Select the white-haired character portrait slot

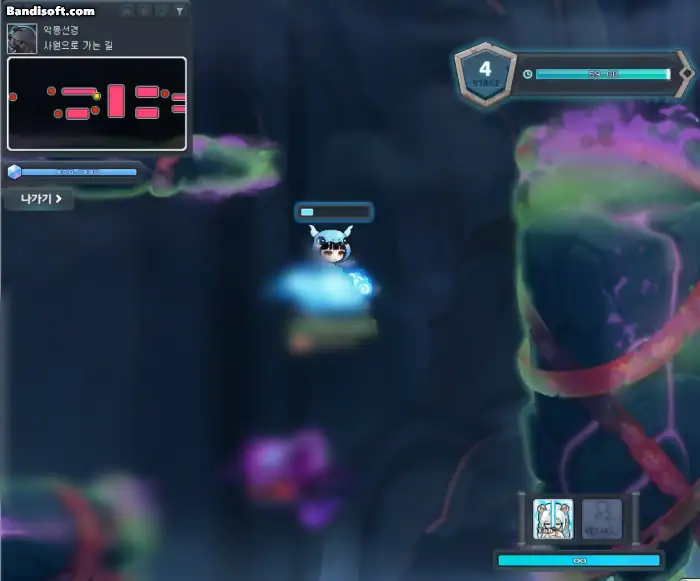pyautogui.click(x=552, y=518)
